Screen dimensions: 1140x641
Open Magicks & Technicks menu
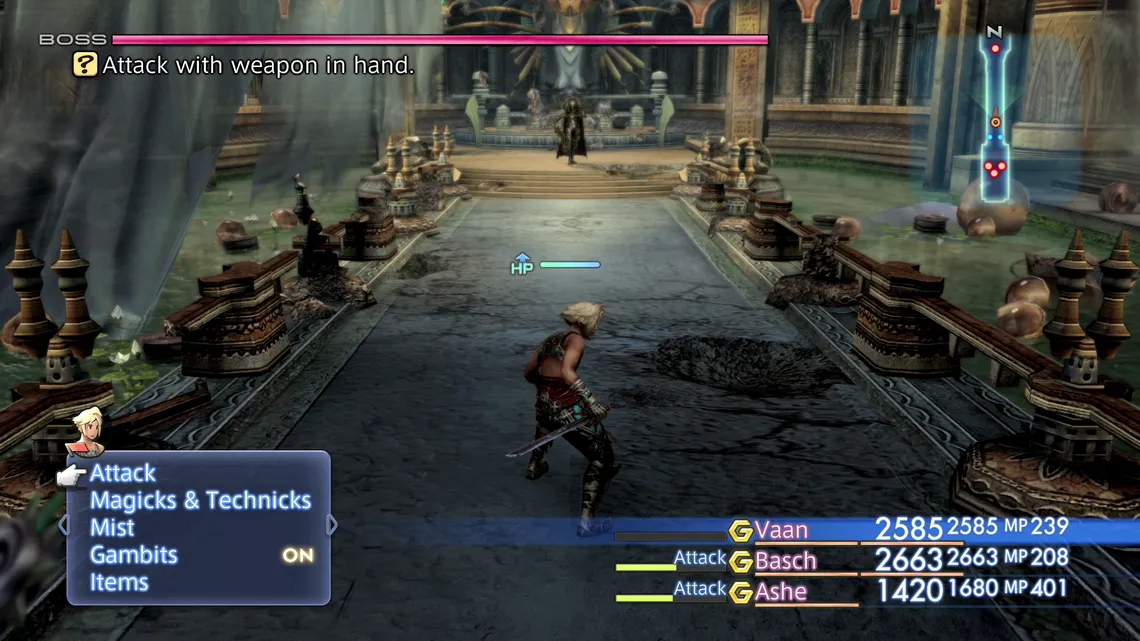tap(200, 500)
